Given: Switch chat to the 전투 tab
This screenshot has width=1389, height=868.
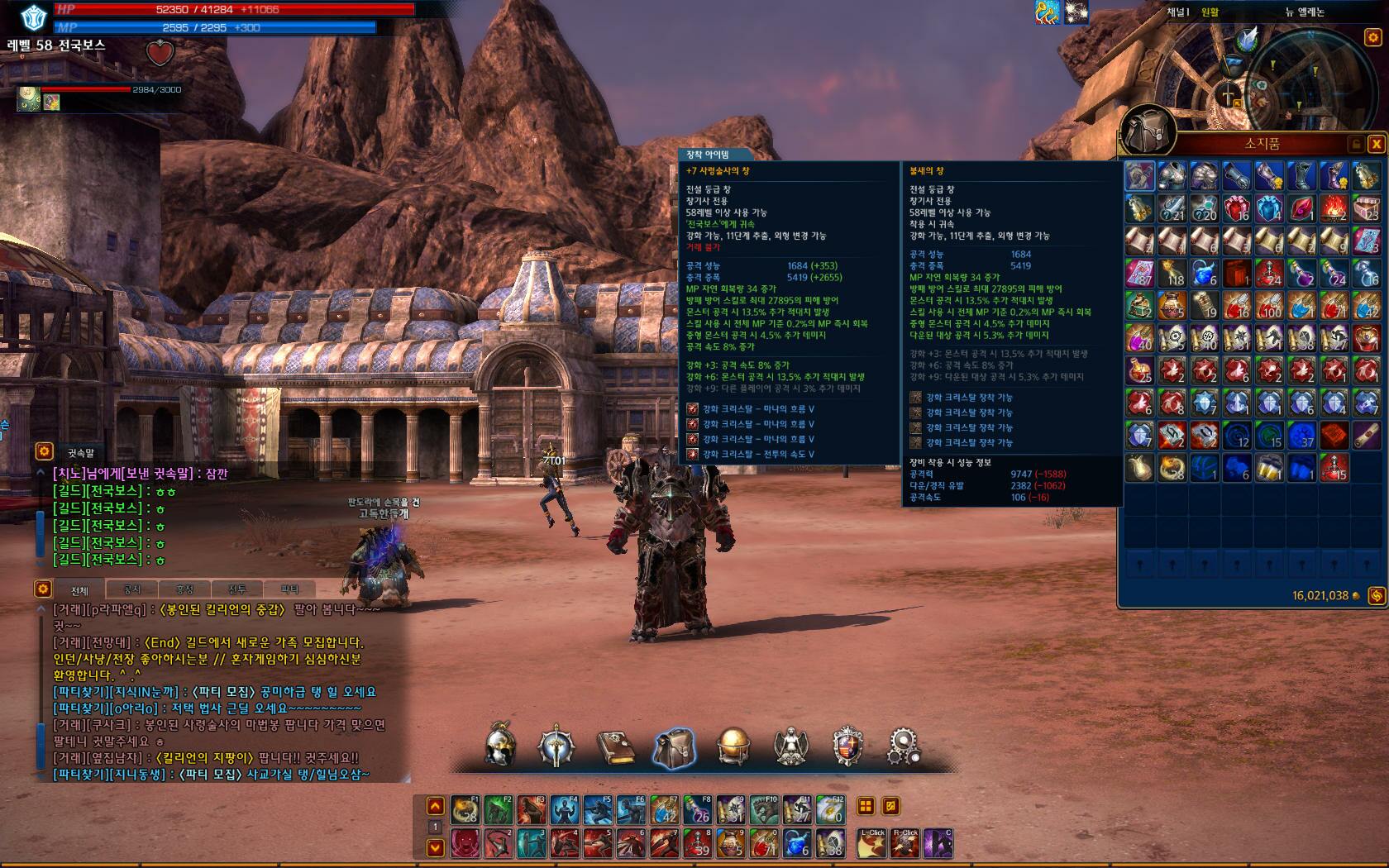Looking at the screenshot, I should pyautogui.click(x=237, y=589).
